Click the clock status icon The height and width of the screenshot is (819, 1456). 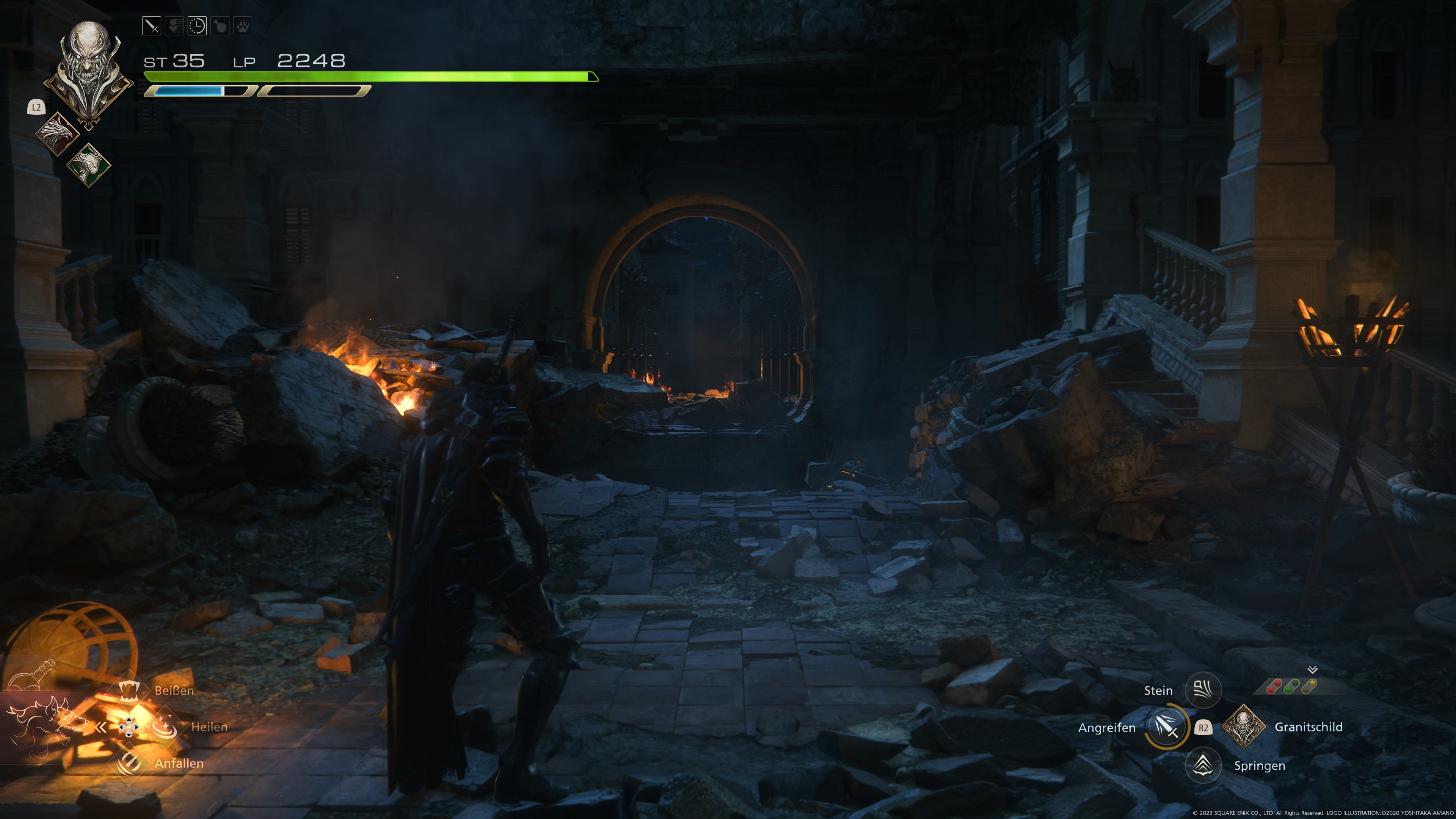(x=197, y=26)
